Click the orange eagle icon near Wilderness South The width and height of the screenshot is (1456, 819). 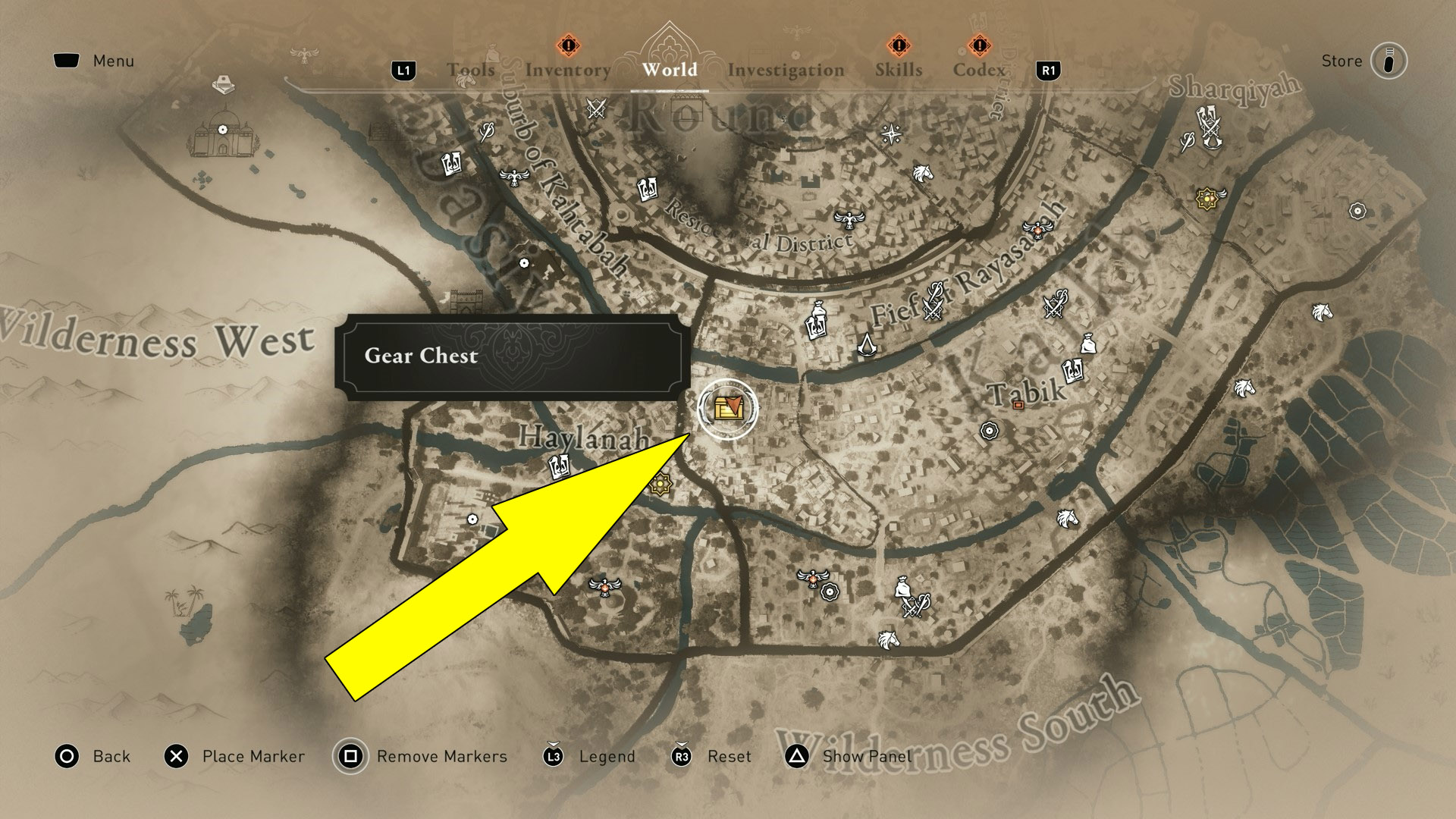812,578
